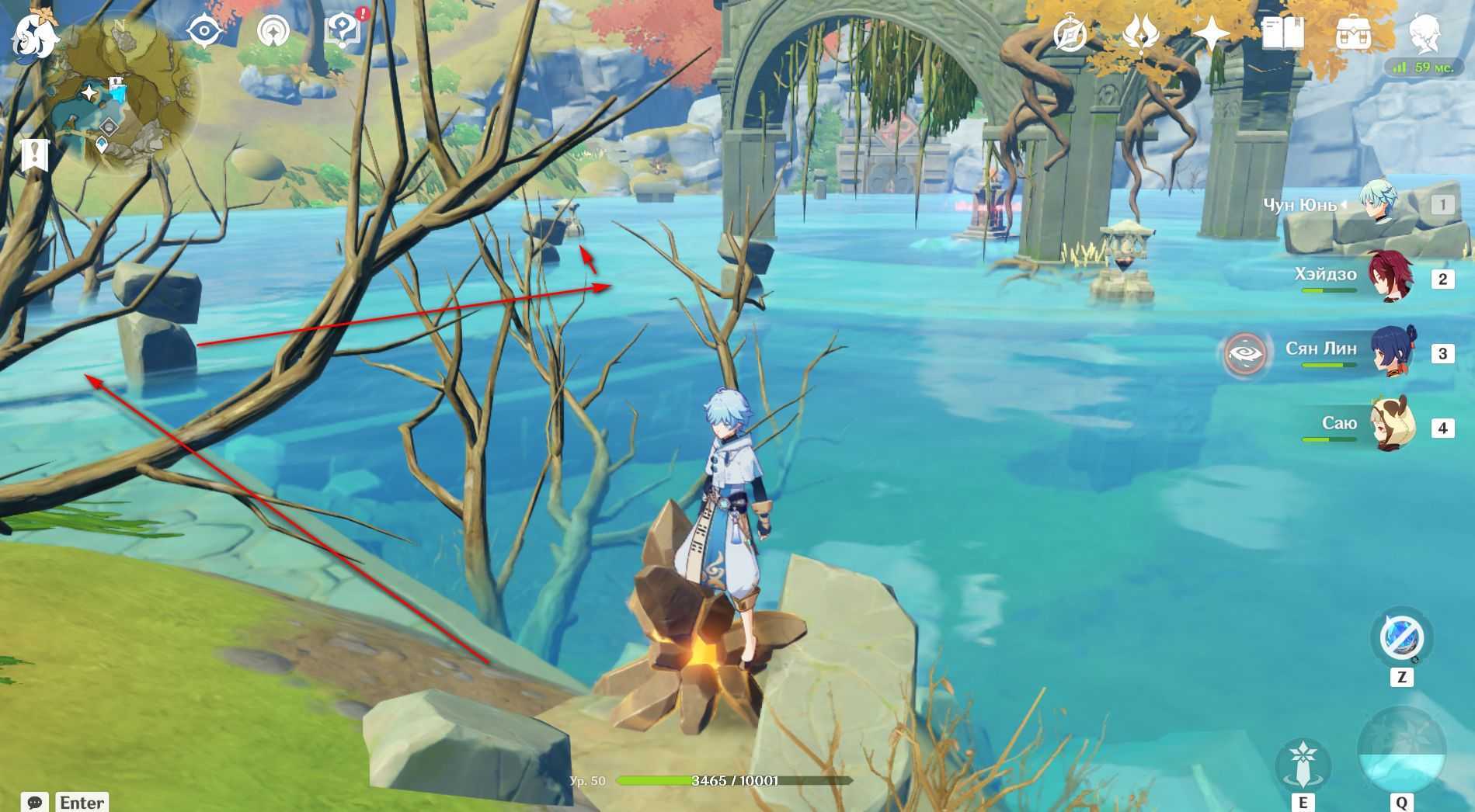Open the chat box speech bubble

click(x=35, y=802)
